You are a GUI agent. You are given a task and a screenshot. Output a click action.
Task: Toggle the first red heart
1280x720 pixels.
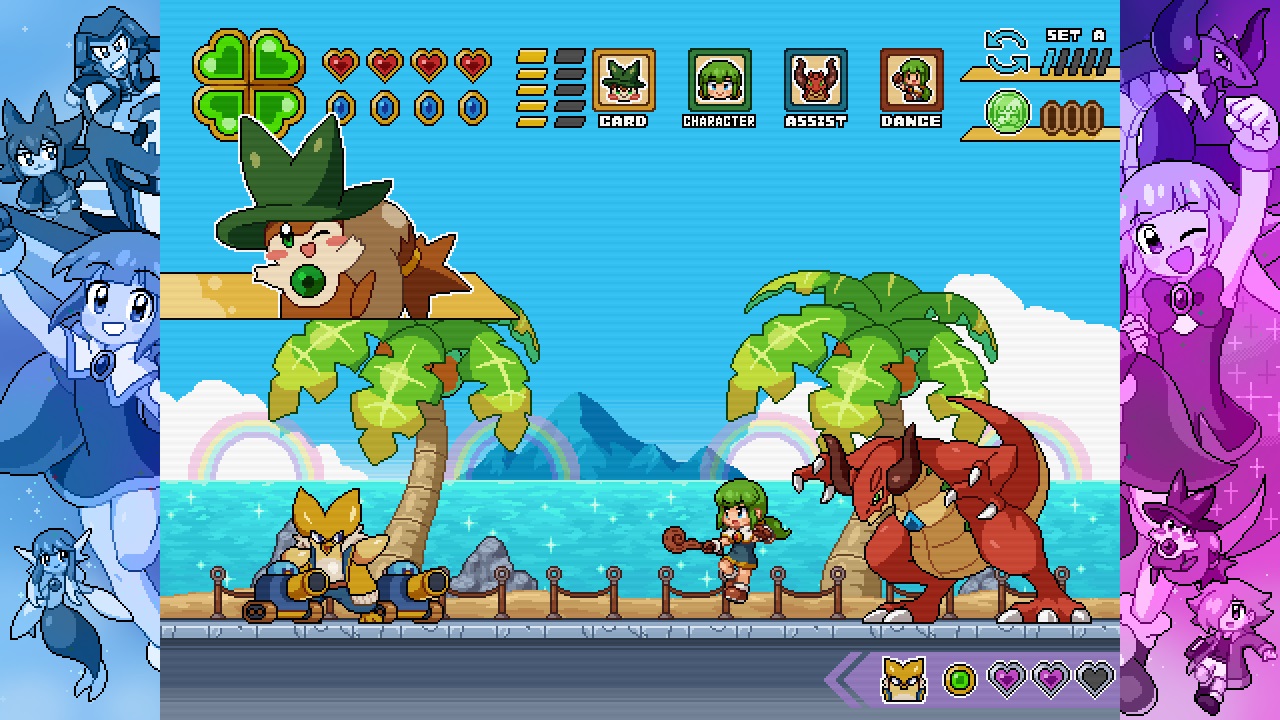[x=341, y=62]
